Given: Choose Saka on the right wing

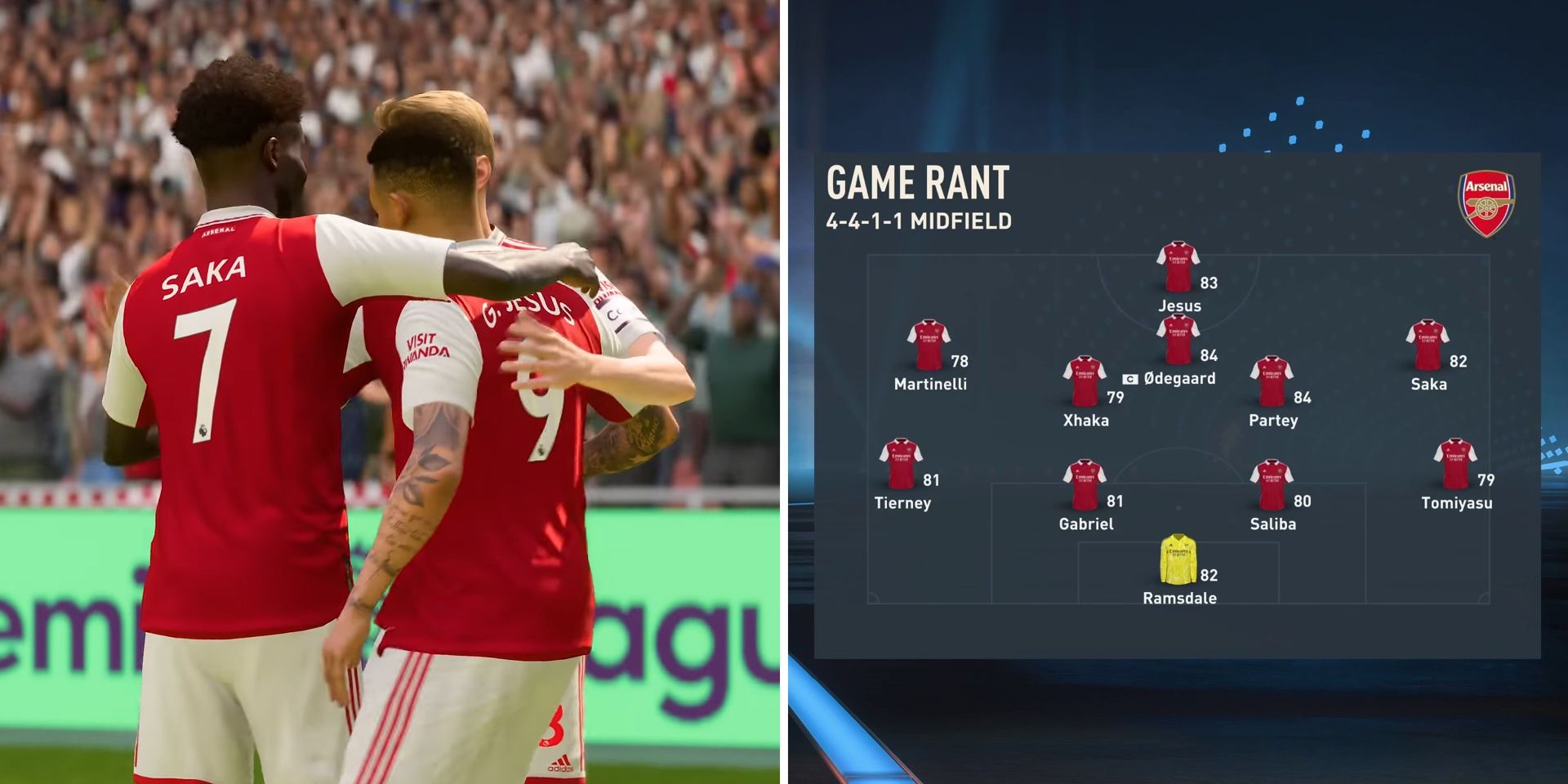Looking at the screenshot, I should (1428, 345).
